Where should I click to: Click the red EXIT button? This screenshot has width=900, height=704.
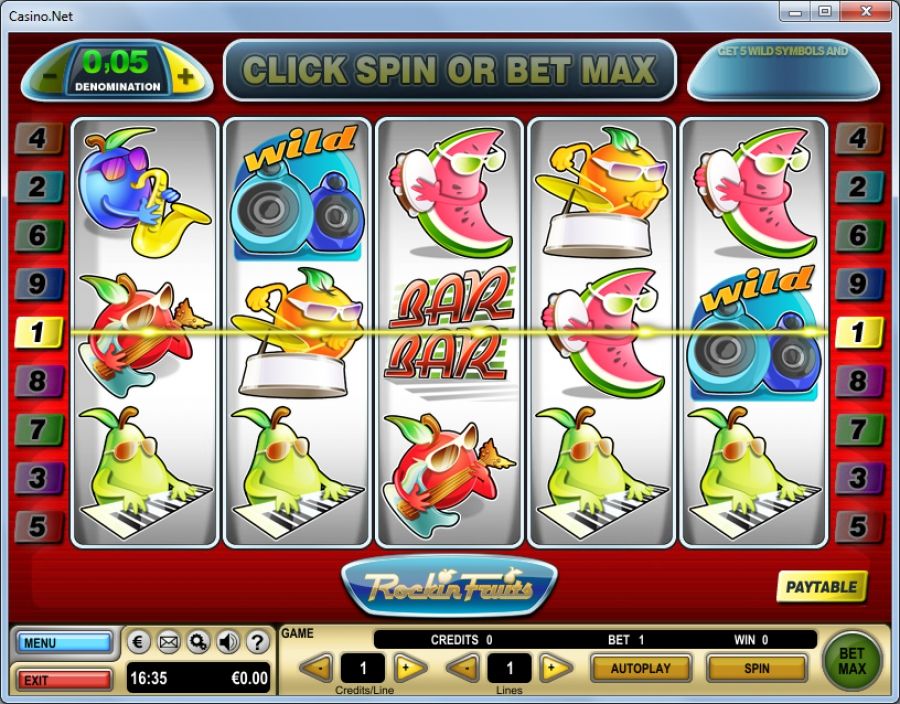click(x=64, y=680)
